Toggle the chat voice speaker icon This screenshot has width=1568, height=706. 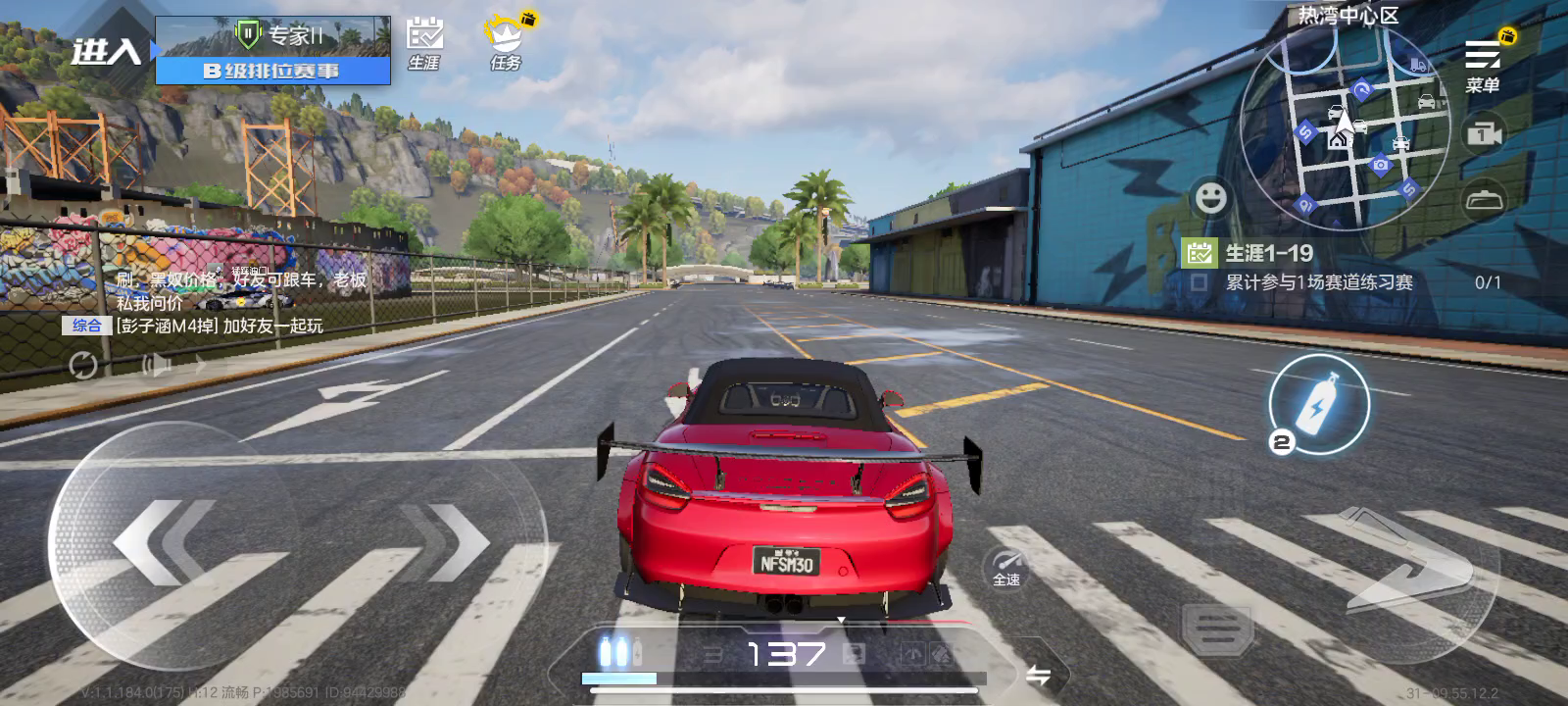[156, 366]
